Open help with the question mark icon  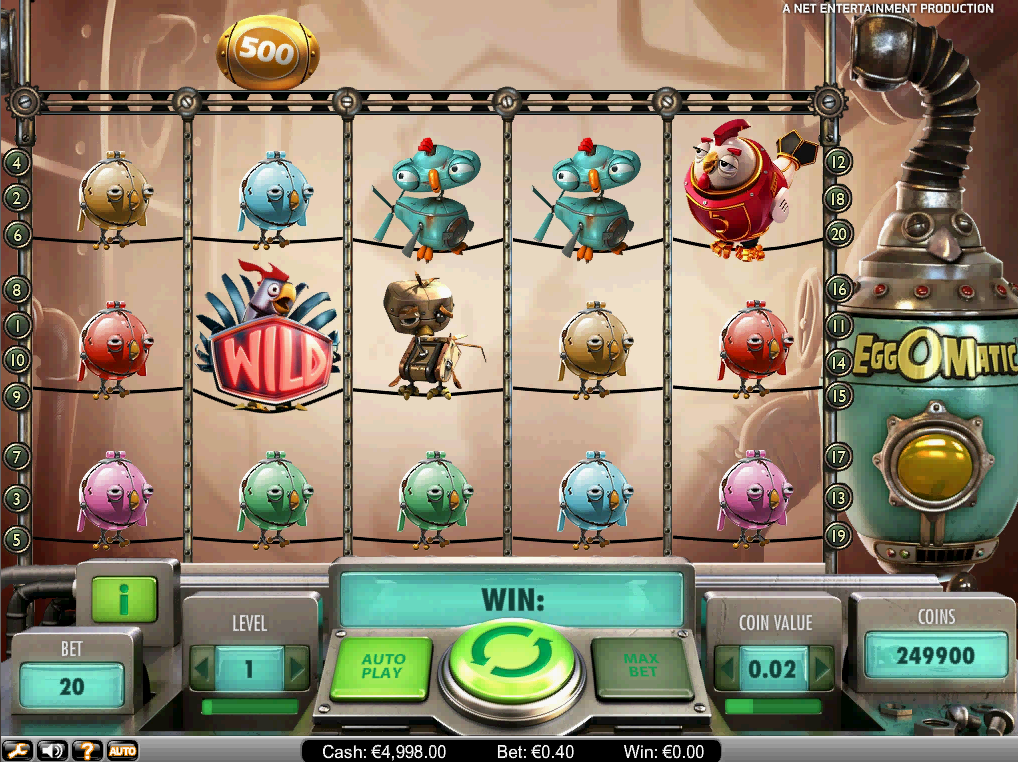[x=87, y=750]
